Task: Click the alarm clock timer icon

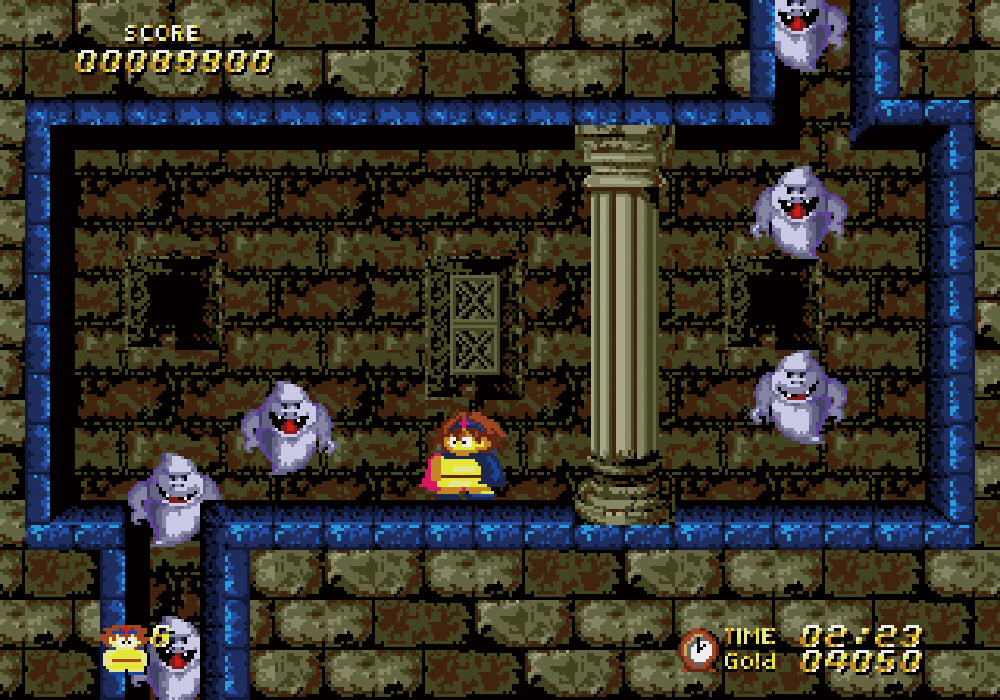Action: (698, 649)
